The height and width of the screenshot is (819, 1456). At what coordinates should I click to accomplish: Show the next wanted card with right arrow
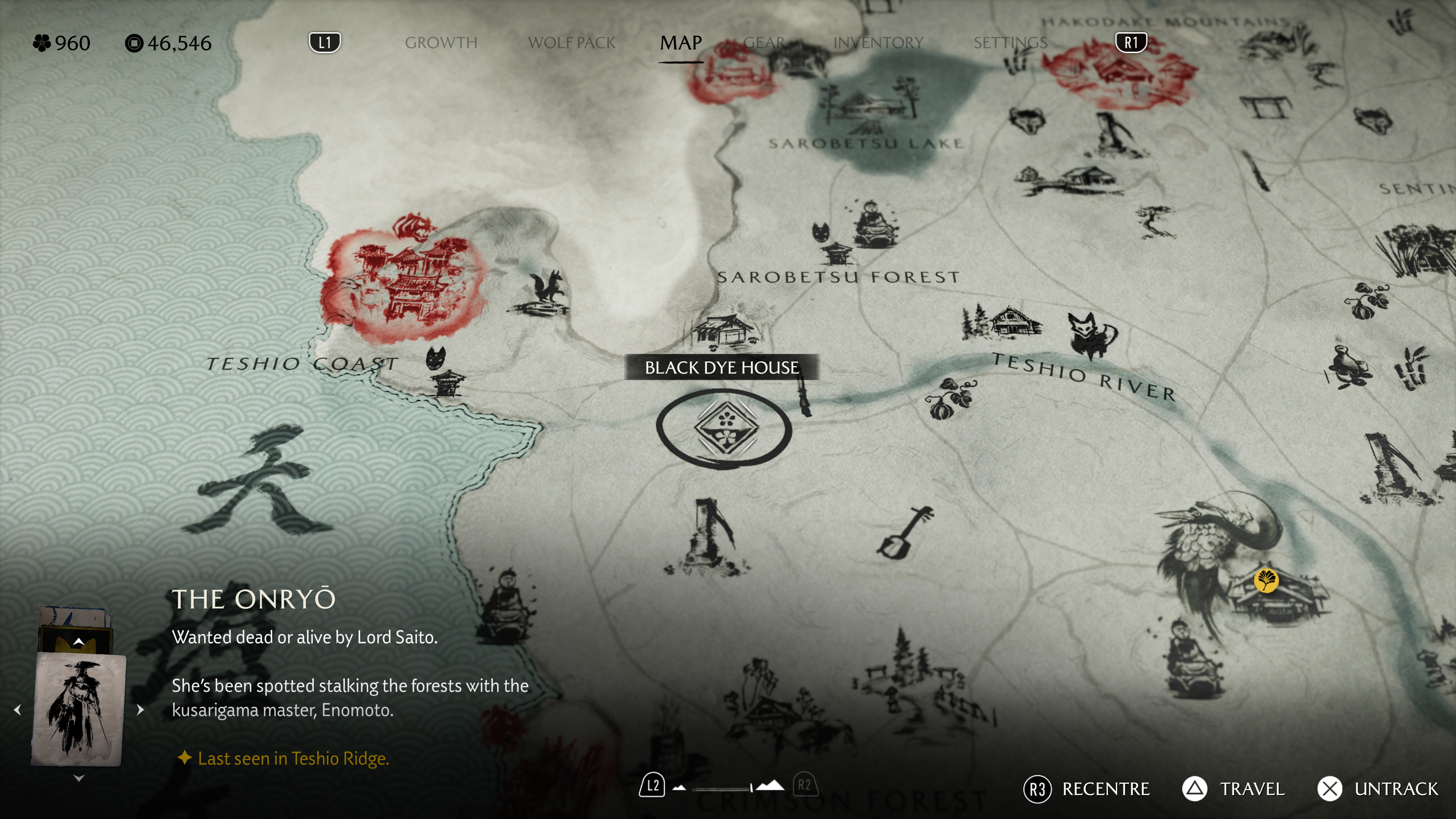pos(140,710)
